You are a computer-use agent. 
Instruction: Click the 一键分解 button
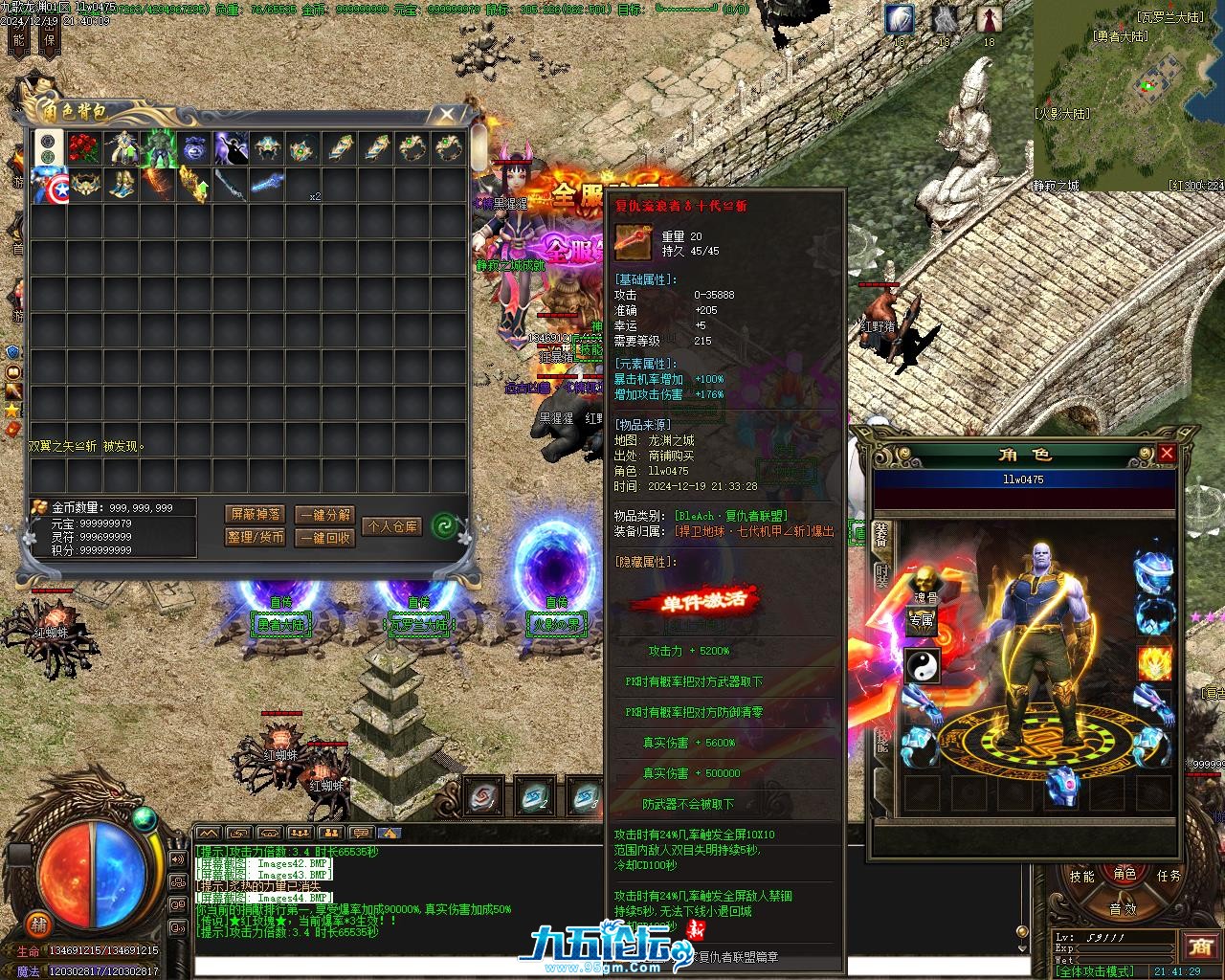[x=323, y=515]
